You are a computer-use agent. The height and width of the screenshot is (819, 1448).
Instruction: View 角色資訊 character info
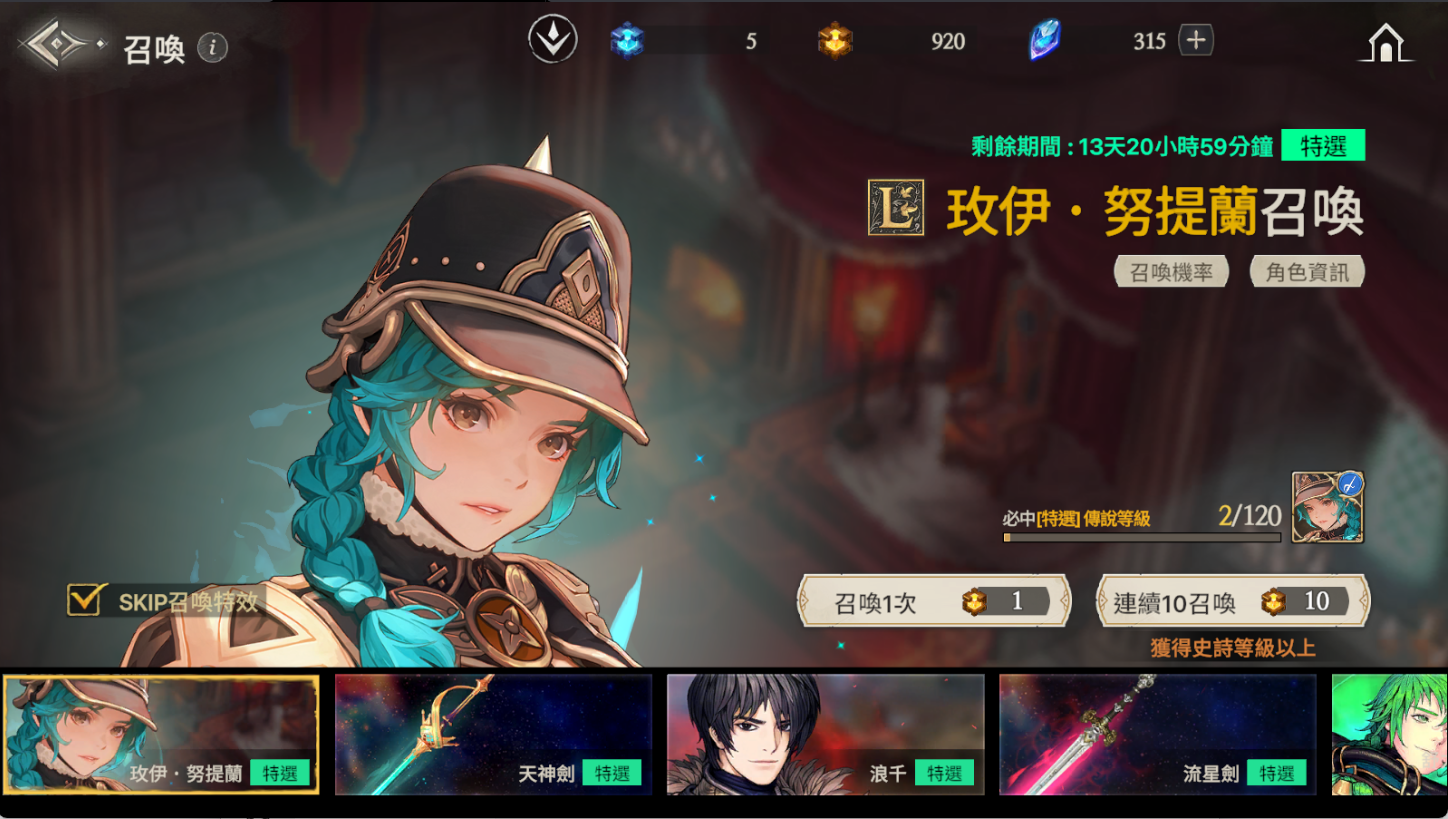click(x=1307, y=272)
